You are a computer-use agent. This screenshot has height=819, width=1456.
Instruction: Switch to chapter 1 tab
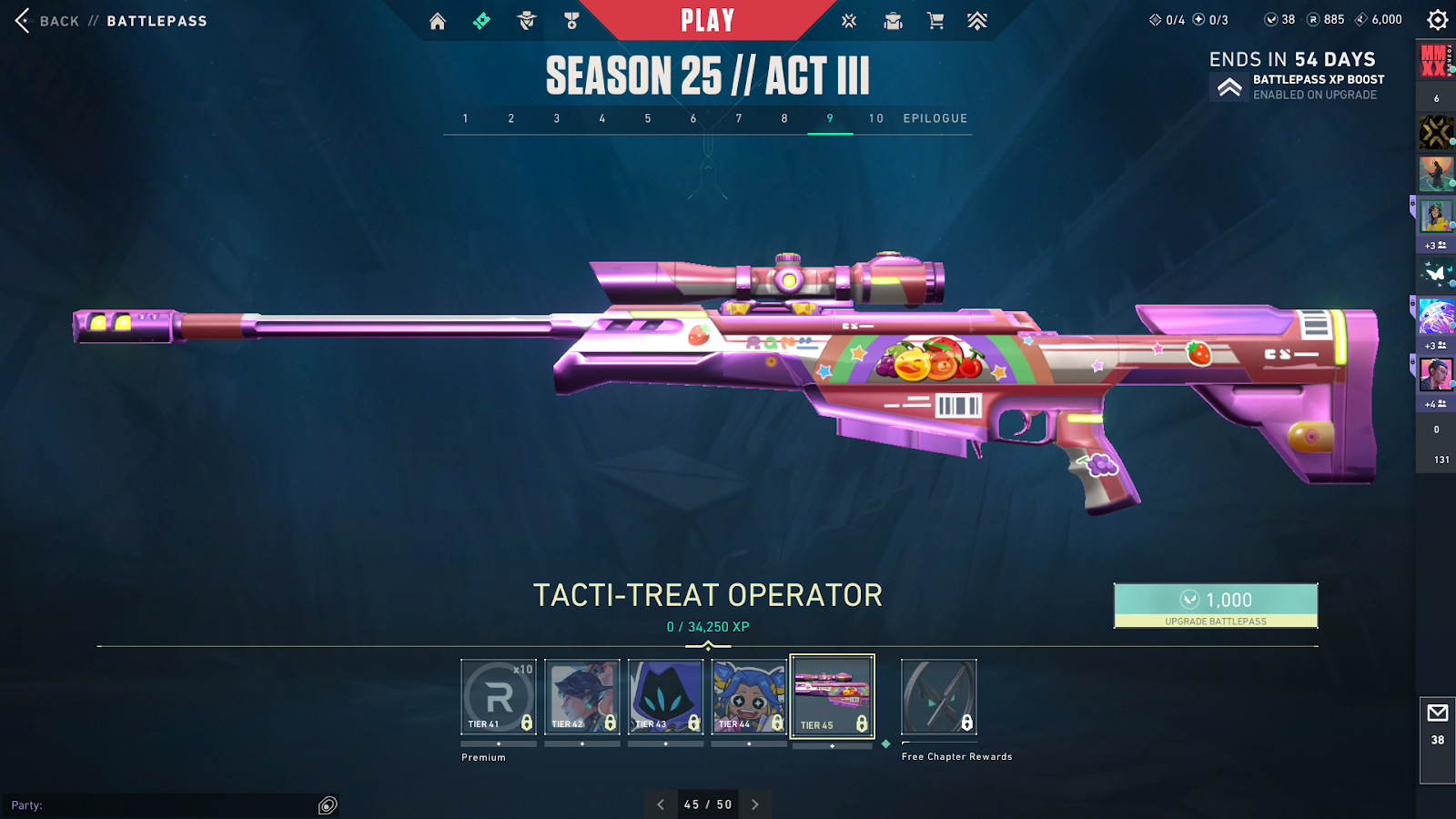click(x=466, y=118)
